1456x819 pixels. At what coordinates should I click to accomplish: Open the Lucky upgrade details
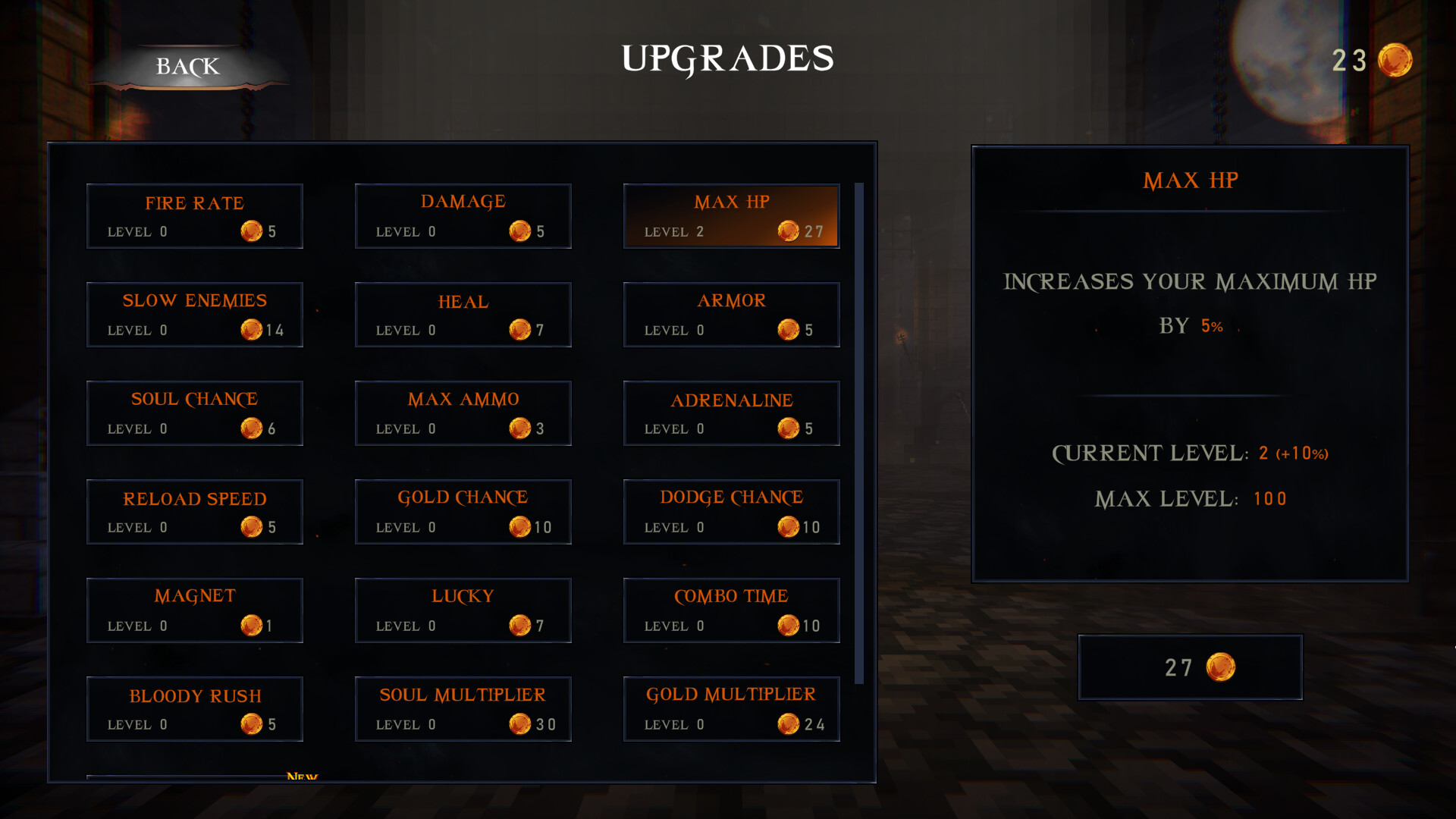pos(463,610)
